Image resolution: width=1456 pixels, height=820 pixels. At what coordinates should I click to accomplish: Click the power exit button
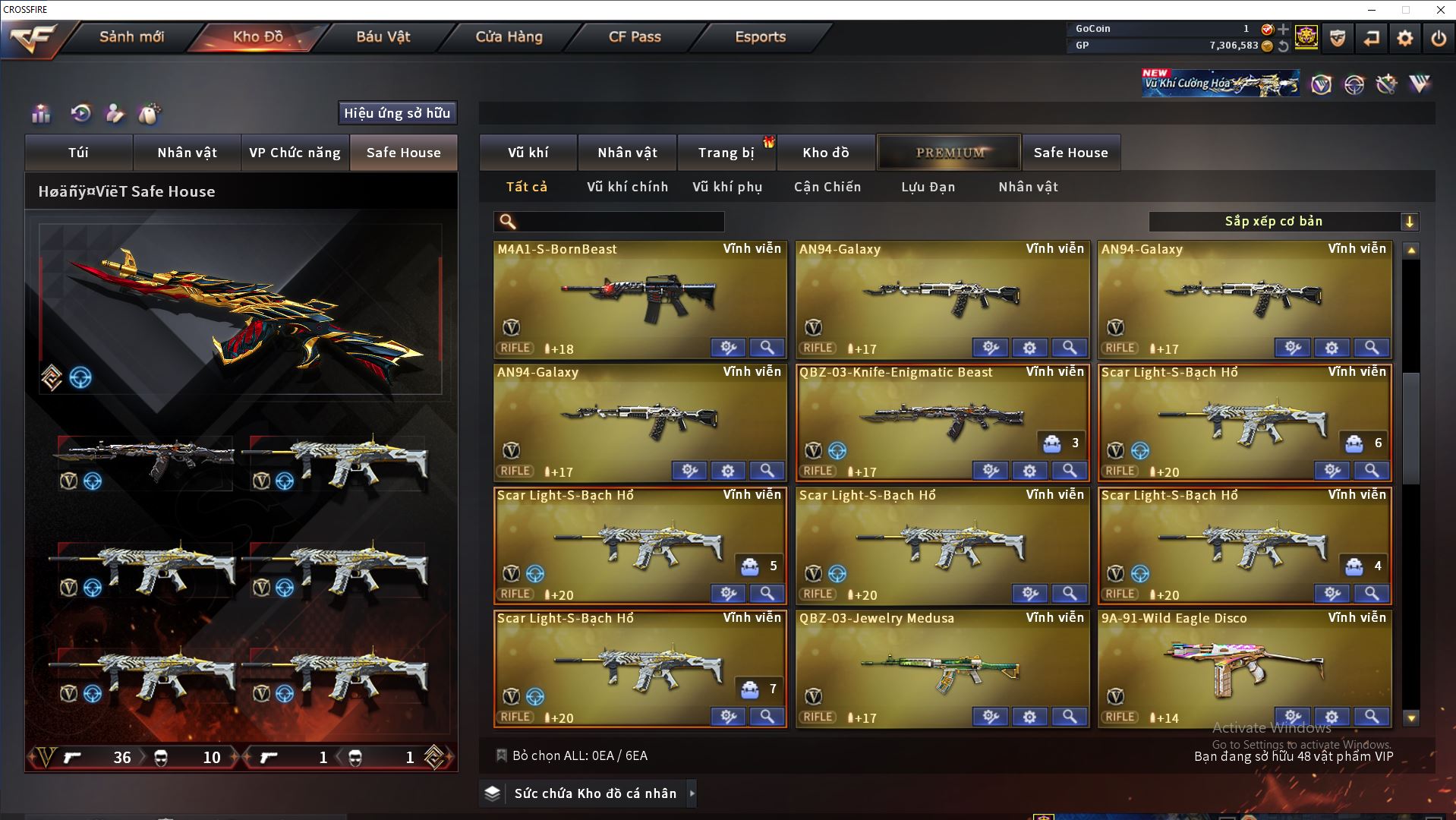(x=1438, y=38)
